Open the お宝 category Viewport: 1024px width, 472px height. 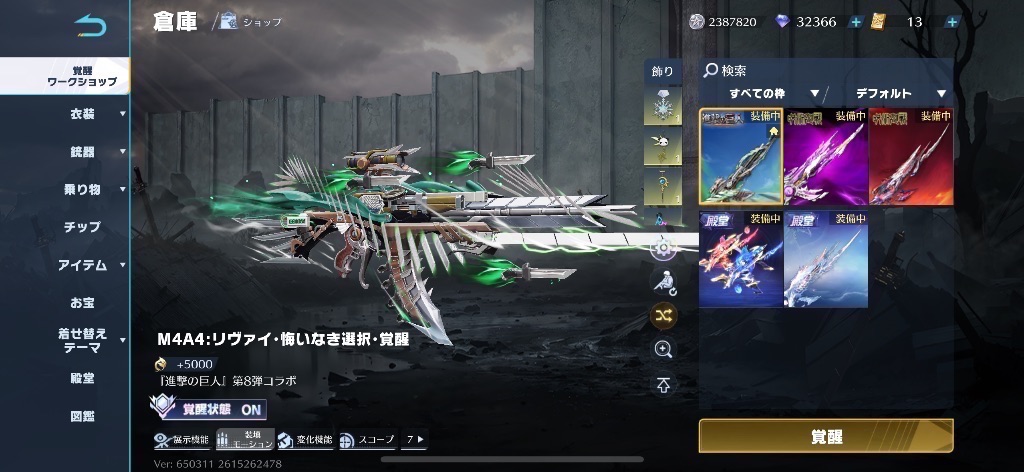82,302
